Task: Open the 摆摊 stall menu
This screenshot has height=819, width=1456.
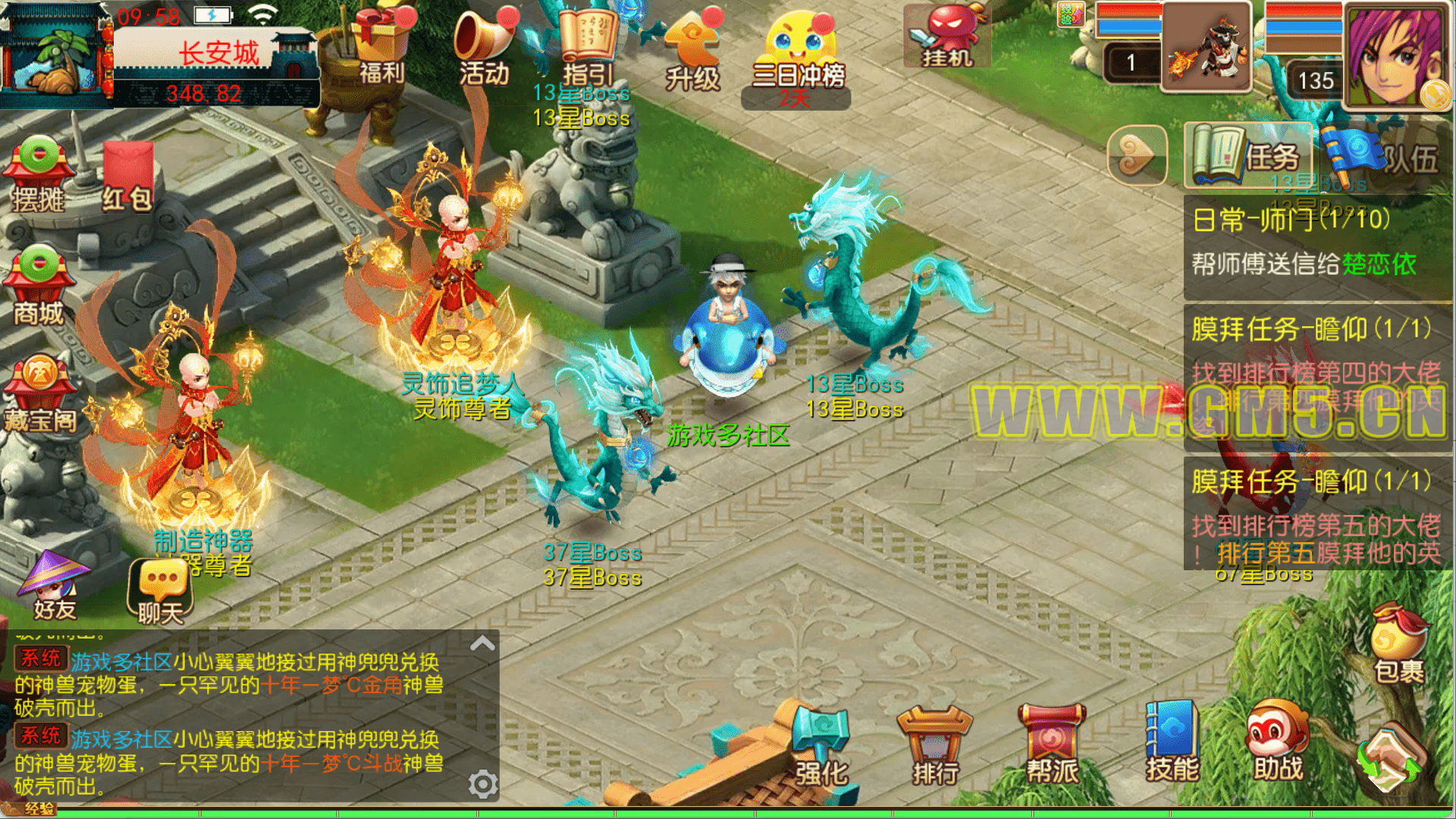Action: (x=38, y=174)
